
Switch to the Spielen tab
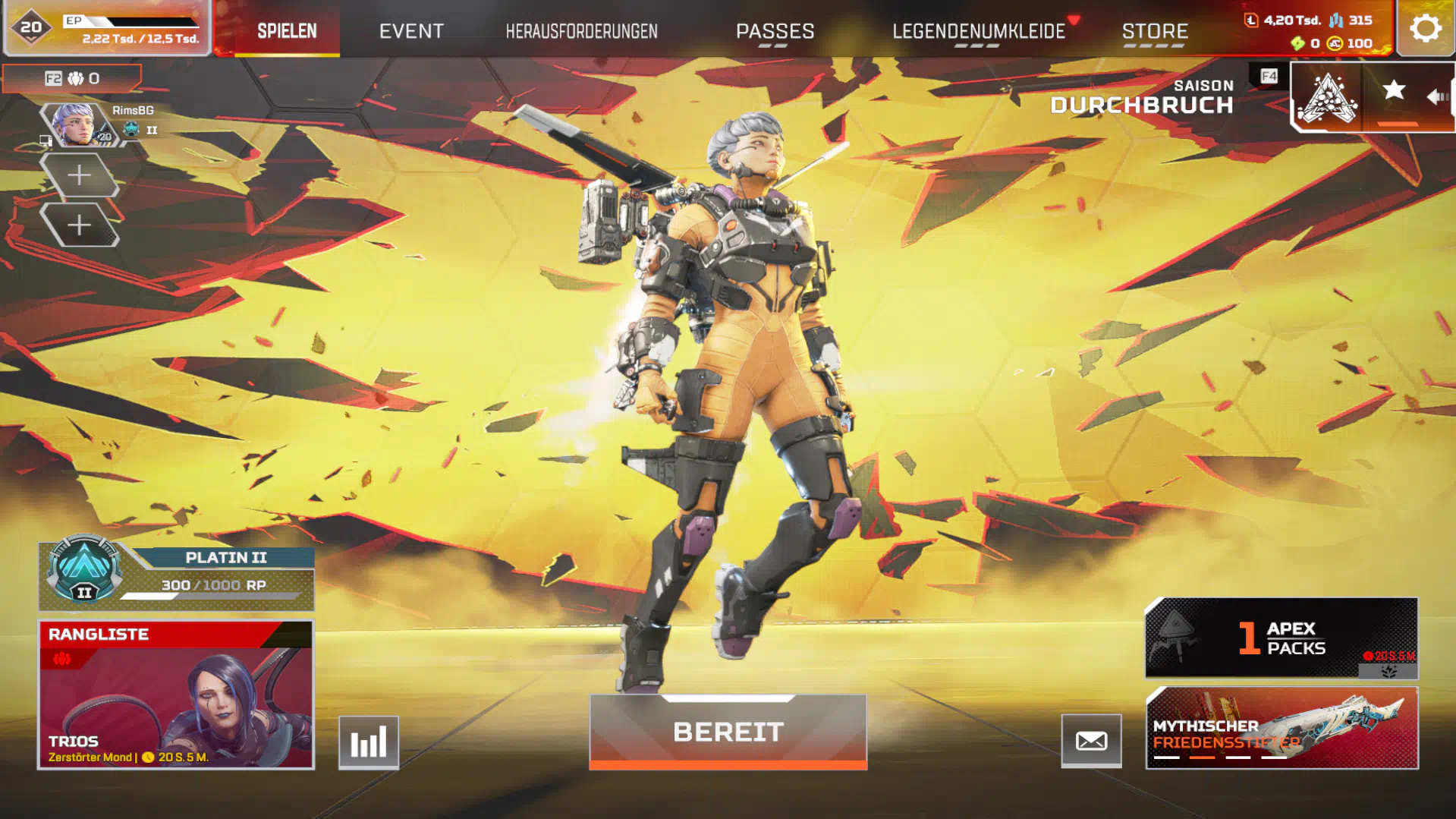point(287,31)
